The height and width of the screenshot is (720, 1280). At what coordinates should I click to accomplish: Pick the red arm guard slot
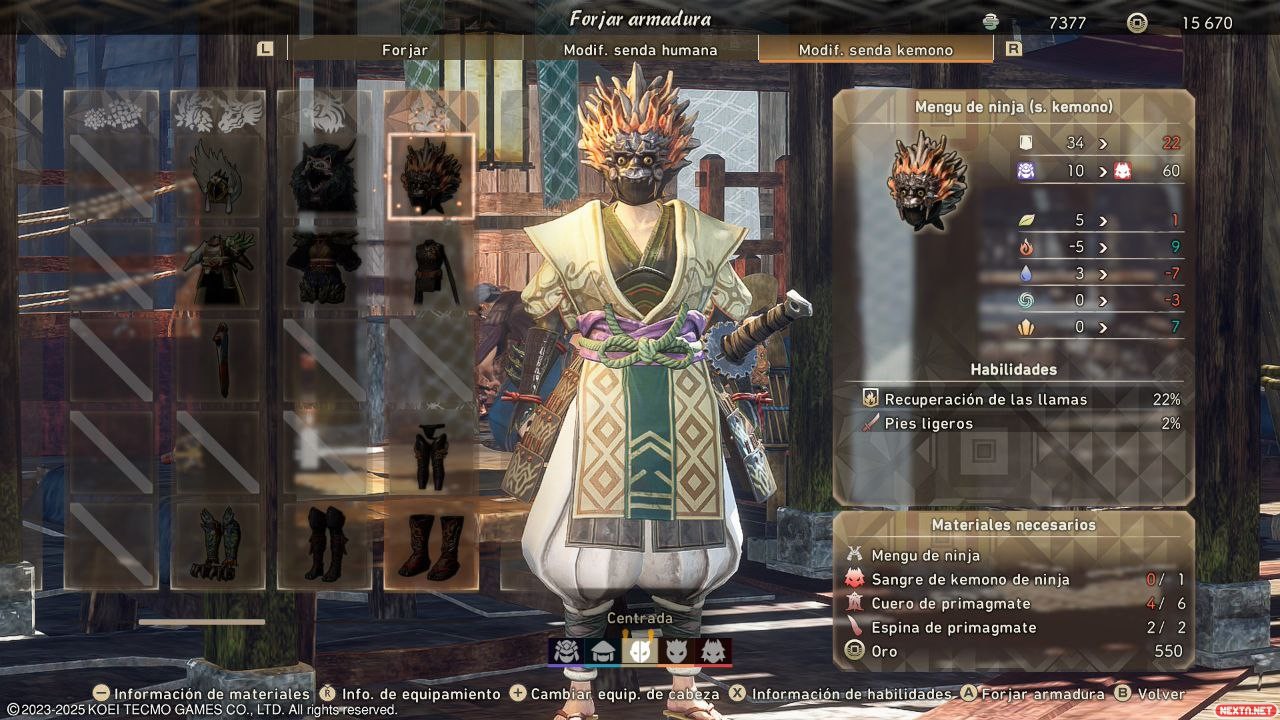pyautogui.click(x=217, y=360)
